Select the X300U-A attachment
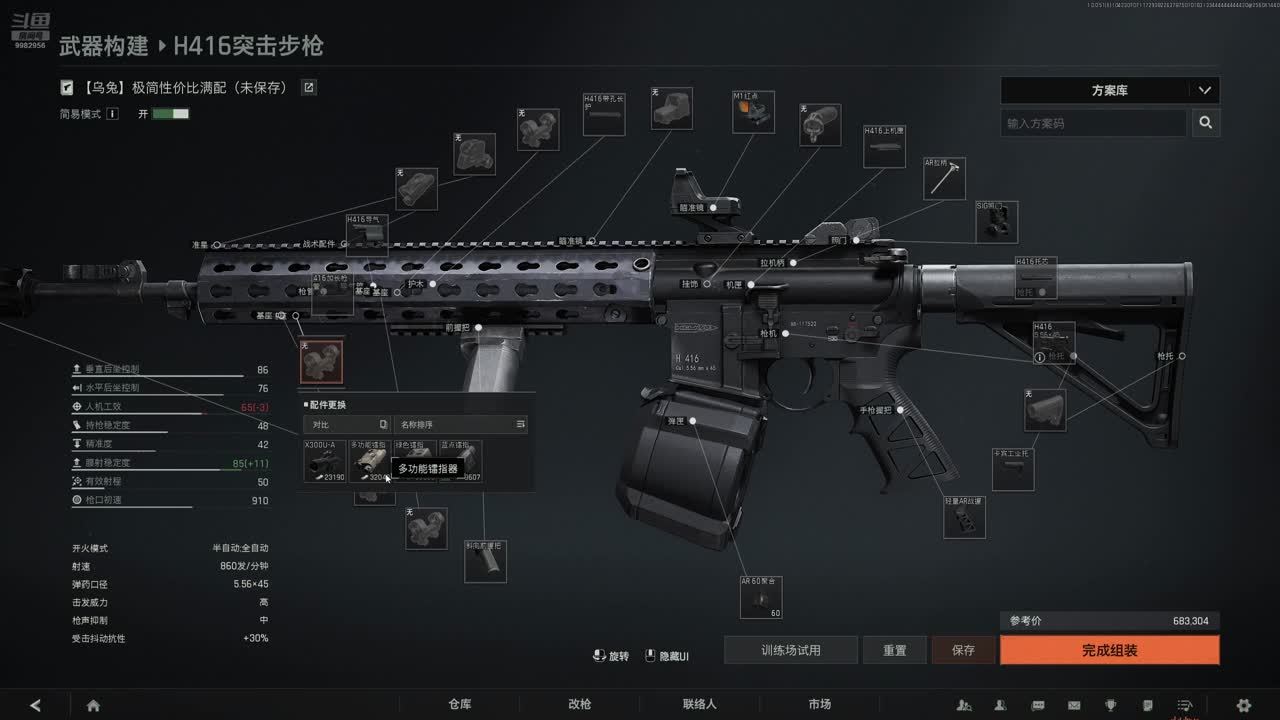Image resolution: width=1280 pixels, height=720 pixels. (x=325, y=461)
